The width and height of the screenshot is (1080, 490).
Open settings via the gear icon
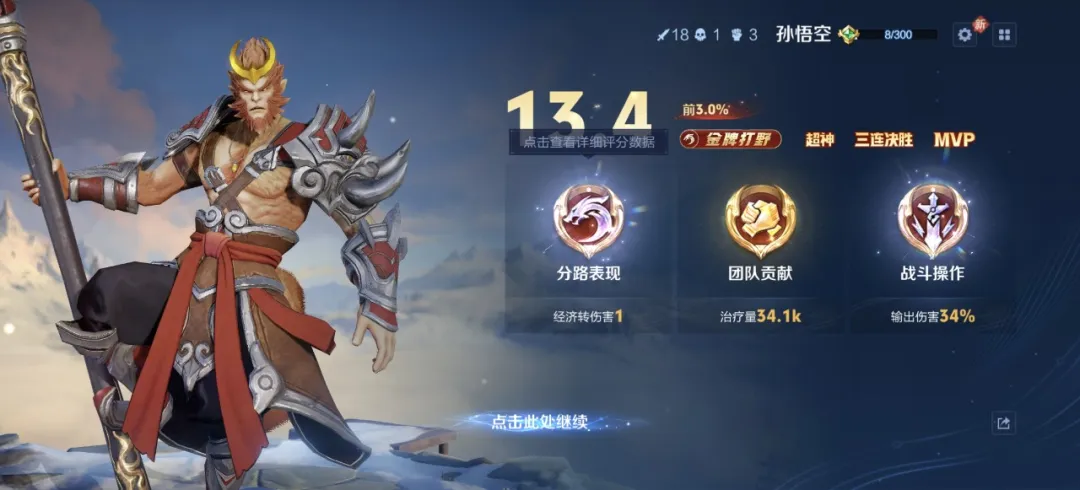[965, 35]
